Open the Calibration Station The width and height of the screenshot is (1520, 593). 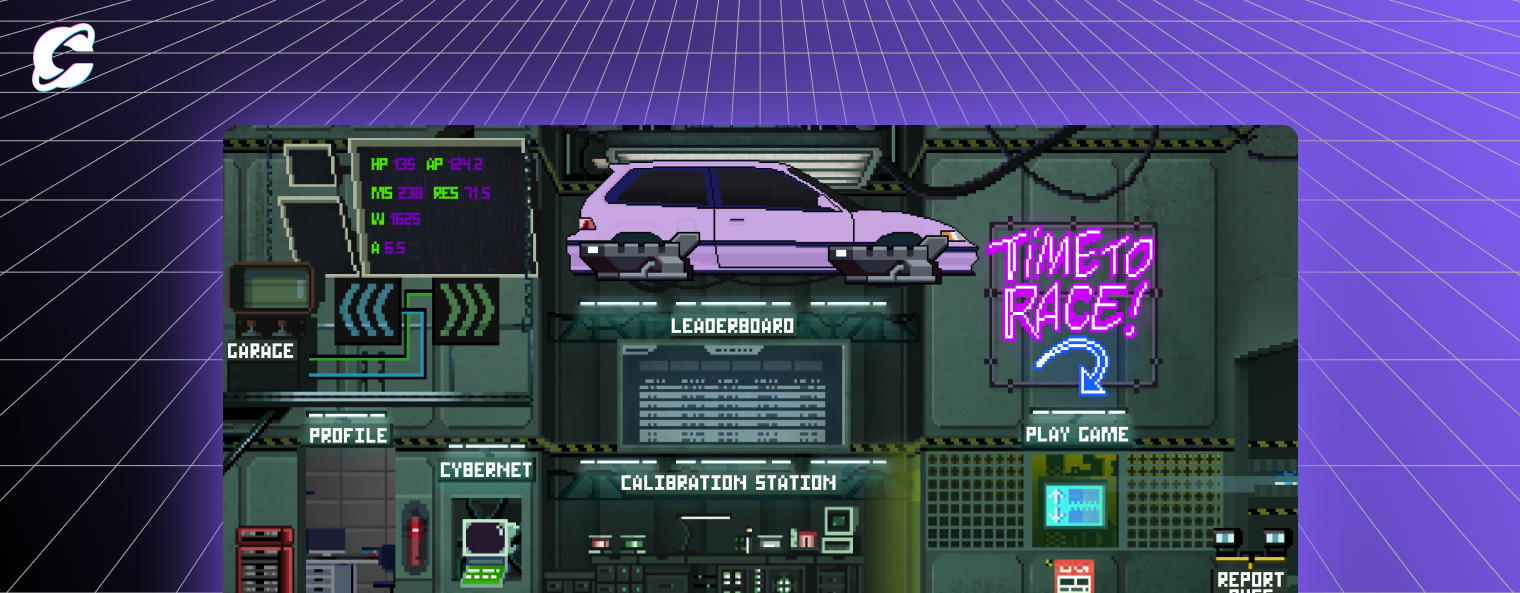728,483
